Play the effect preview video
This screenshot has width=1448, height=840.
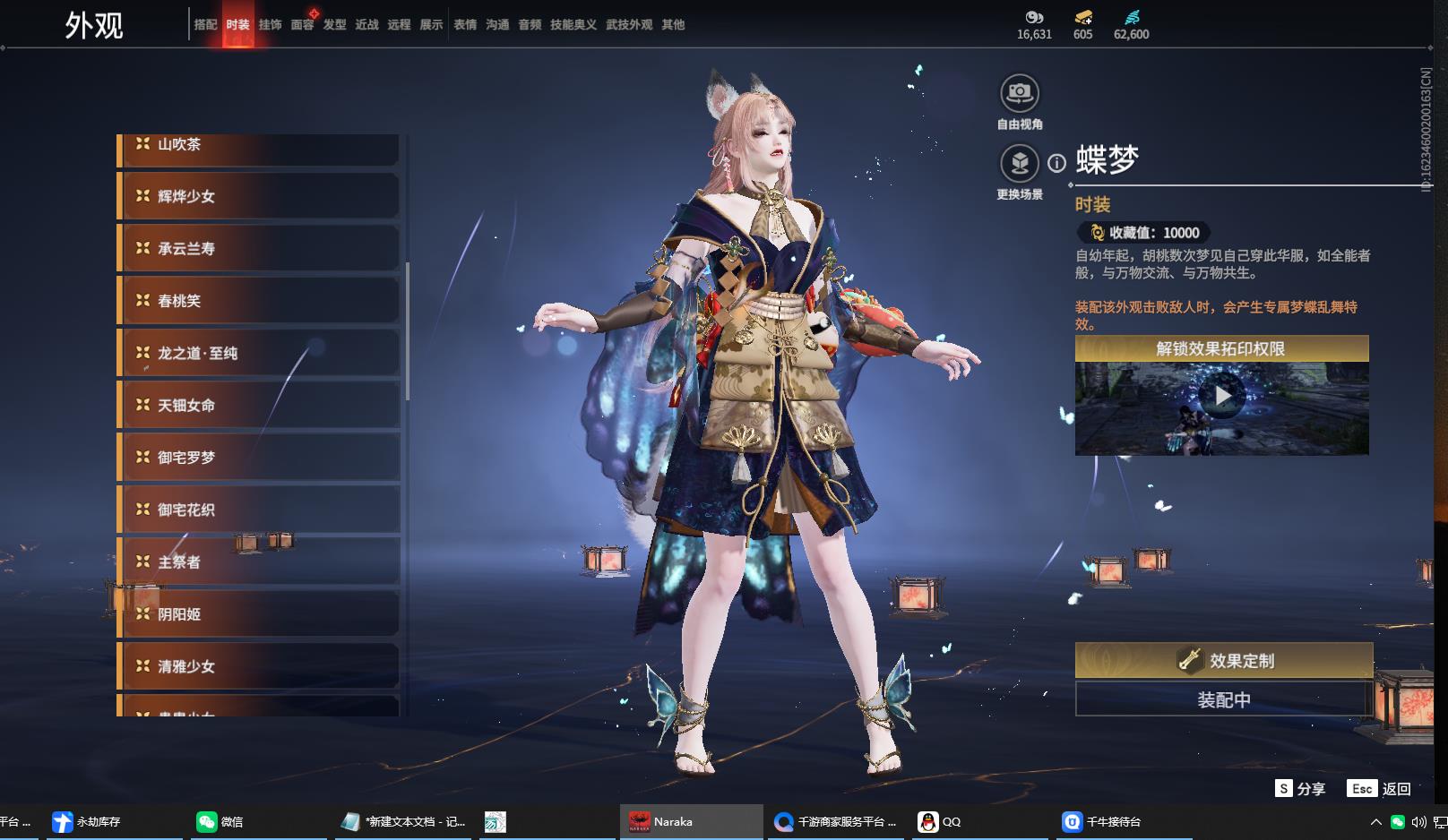pos(1222,395)
